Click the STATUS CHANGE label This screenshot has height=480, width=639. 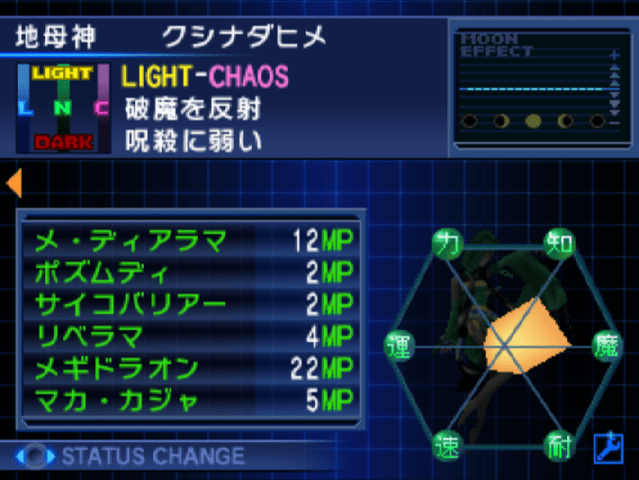(152, 457)
